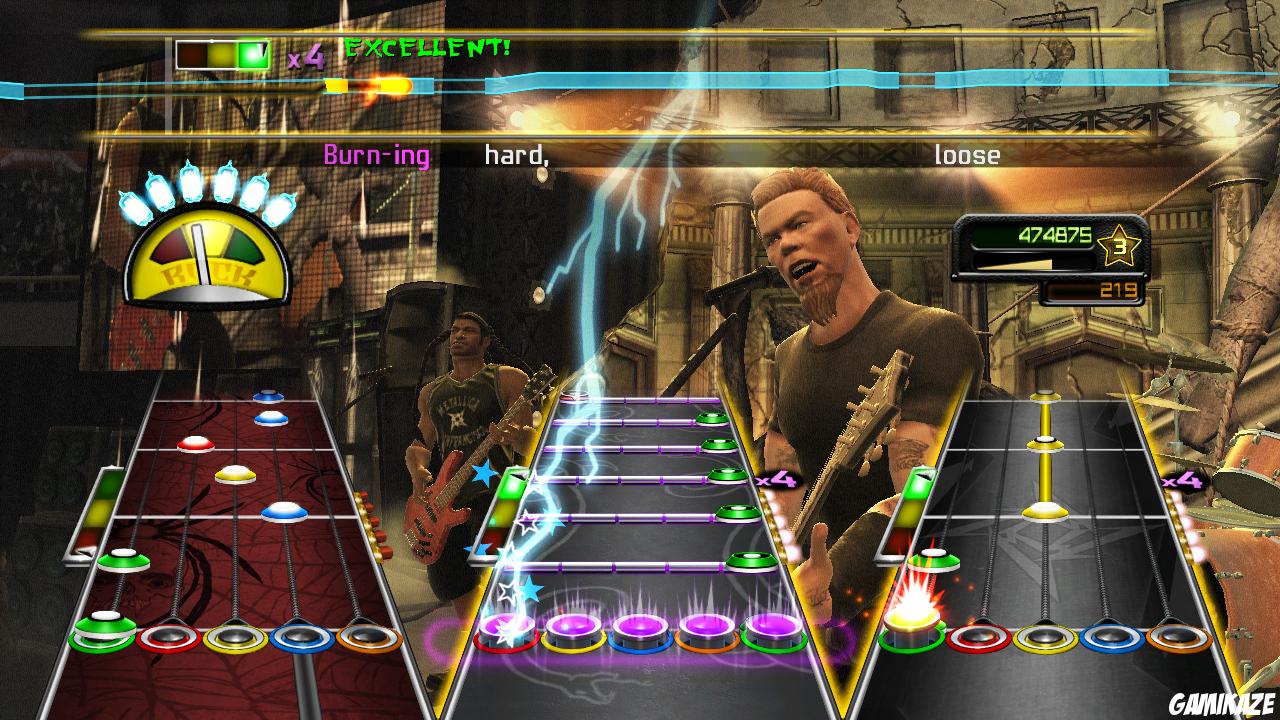
Task: Select the lyric word loose
Action: coord(967,155)
